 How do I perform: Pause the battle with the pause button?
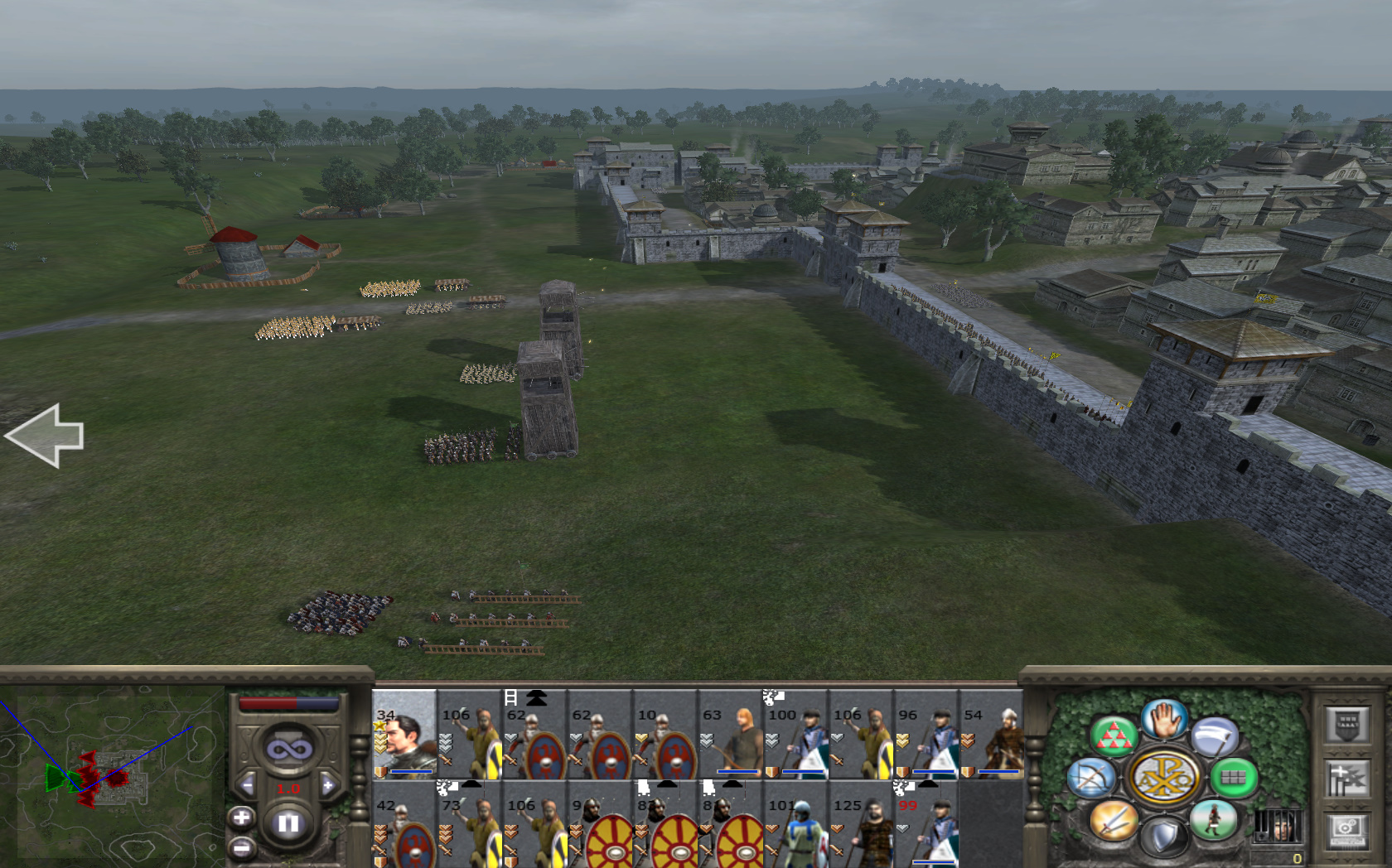(288, 824)
